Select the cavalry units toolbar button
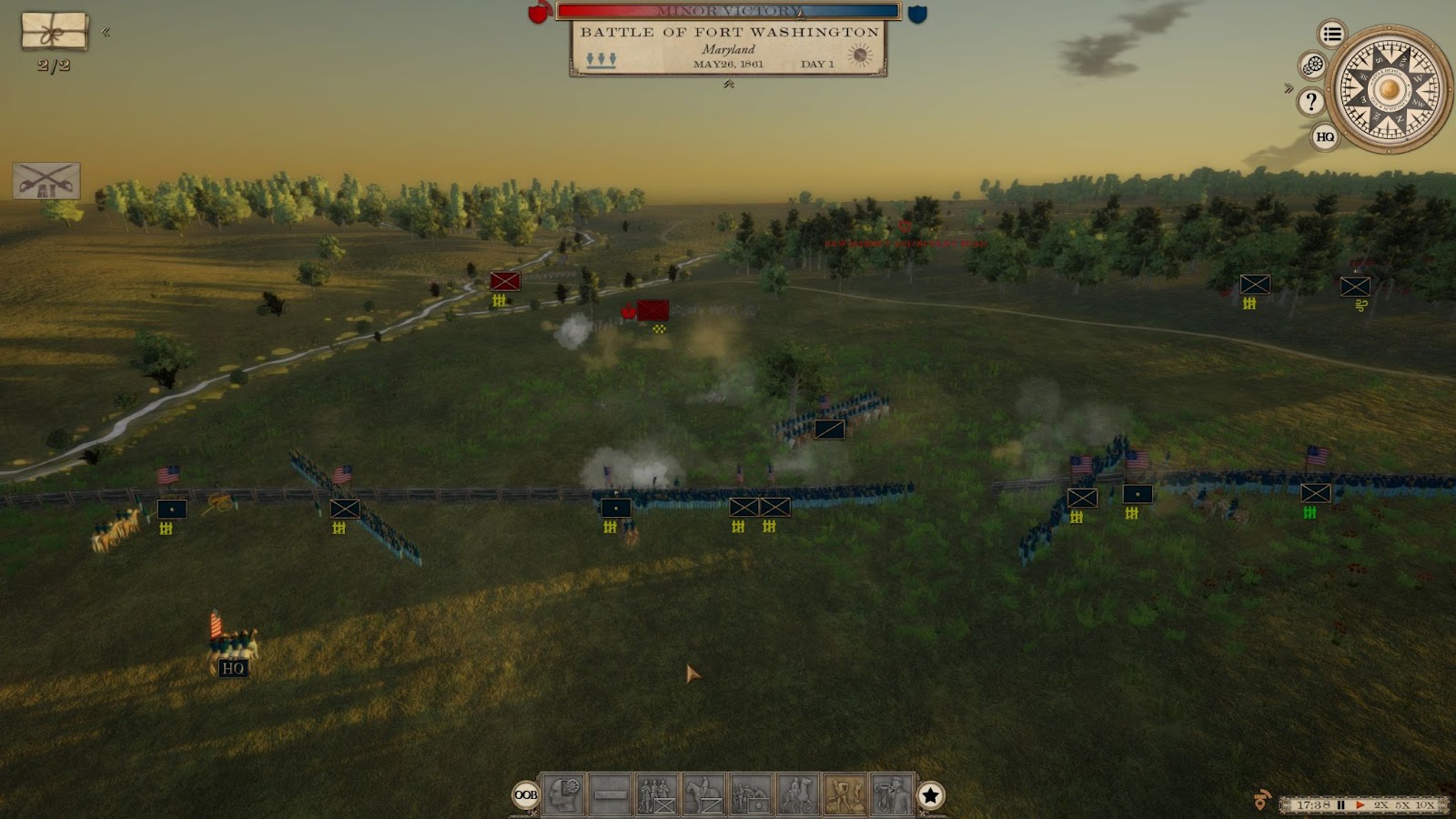The width and height of the screenshot is (1456, 819). (703, 794)
